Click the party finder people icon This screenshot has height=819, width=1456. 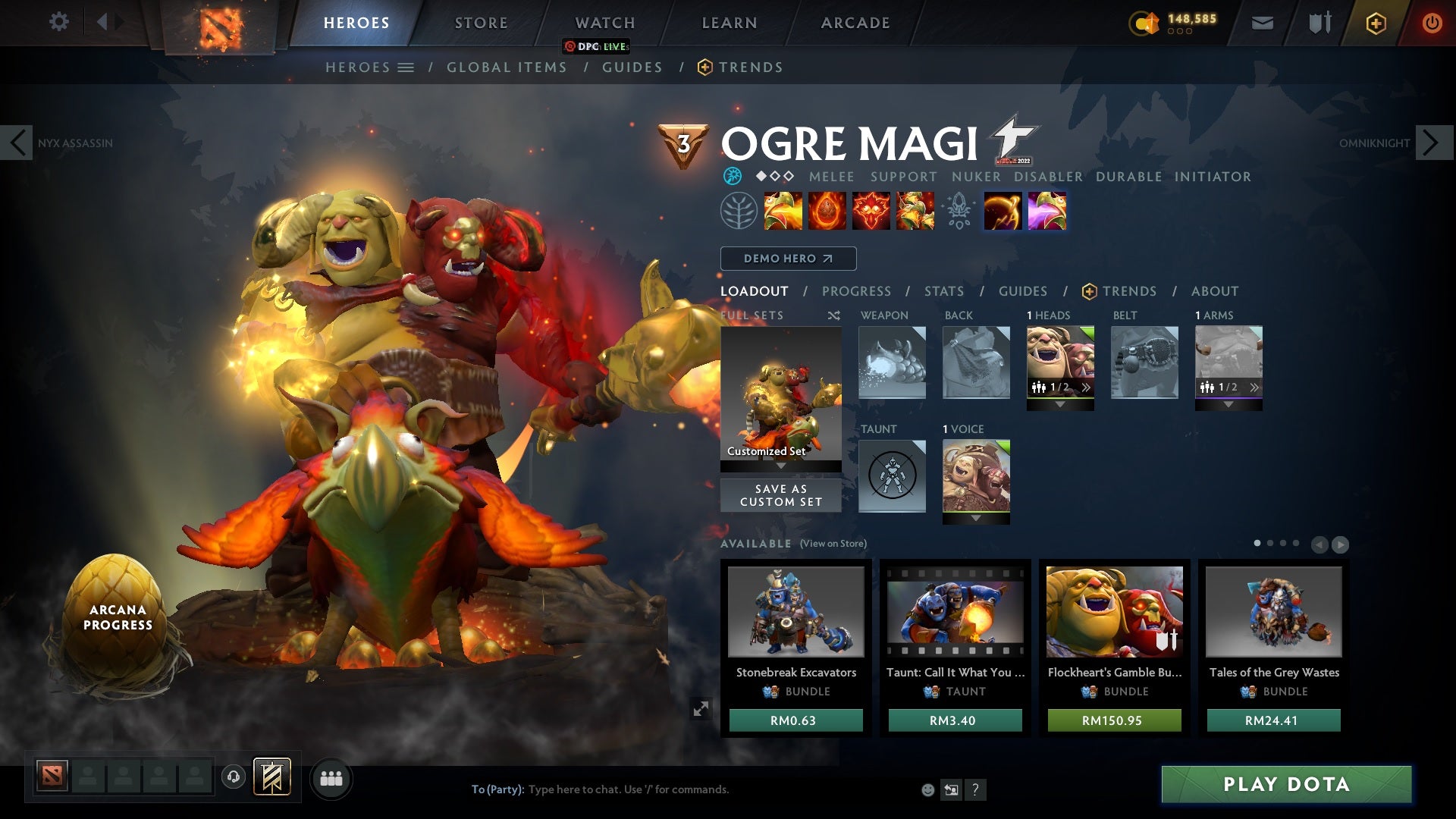point(331,778)
